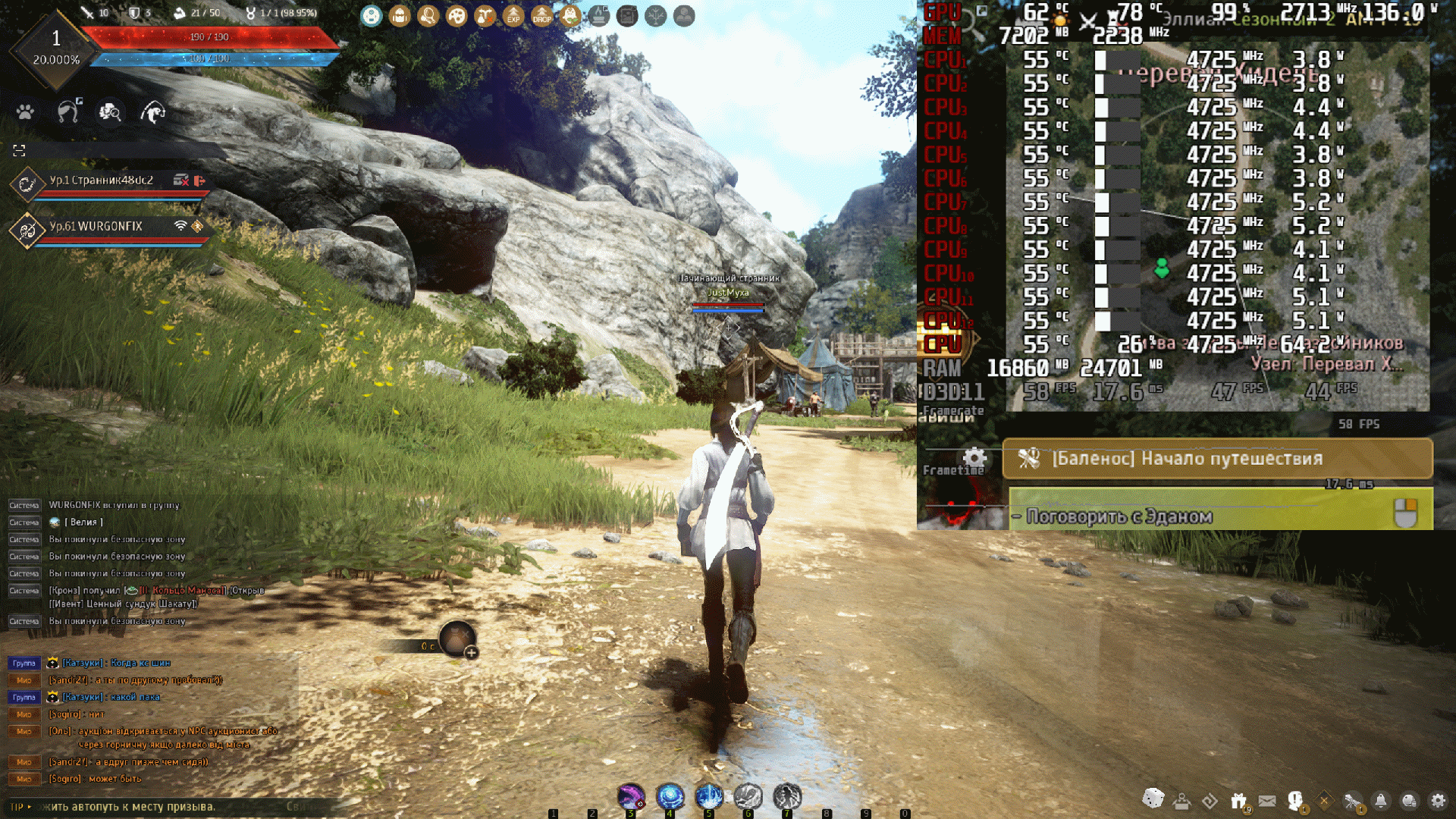The width and height of the screenshot is (1456, 819).
Task: Open the gift box rewards icon
Action: click(x=1239, y=801)
